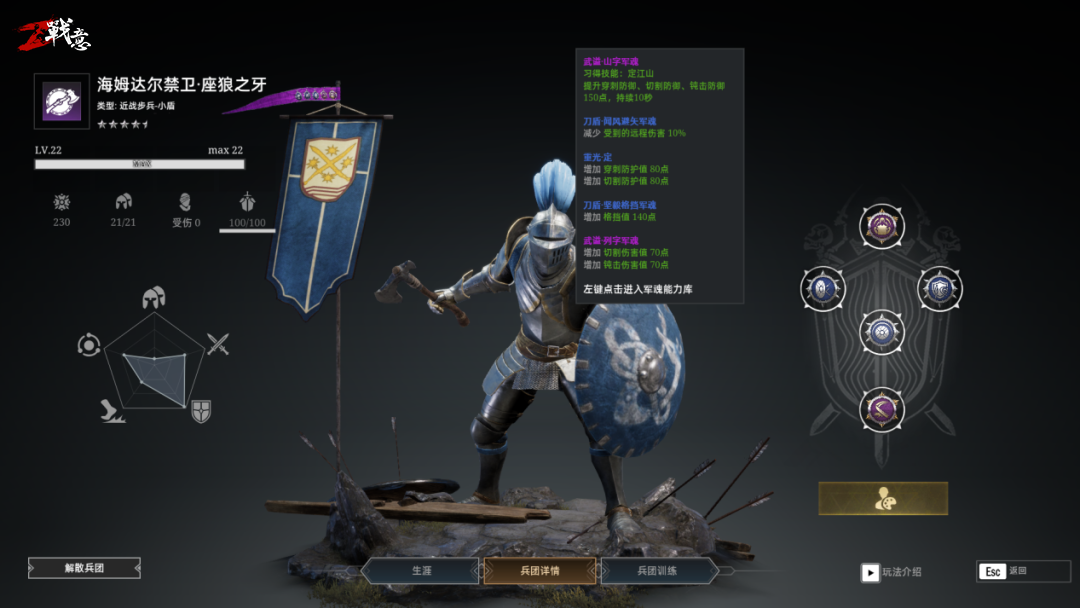Click the shield defense stat icon
Image resolution: width=1080 pixels, height=608 pixels.
pyautogui.click(x=201, y=410)
